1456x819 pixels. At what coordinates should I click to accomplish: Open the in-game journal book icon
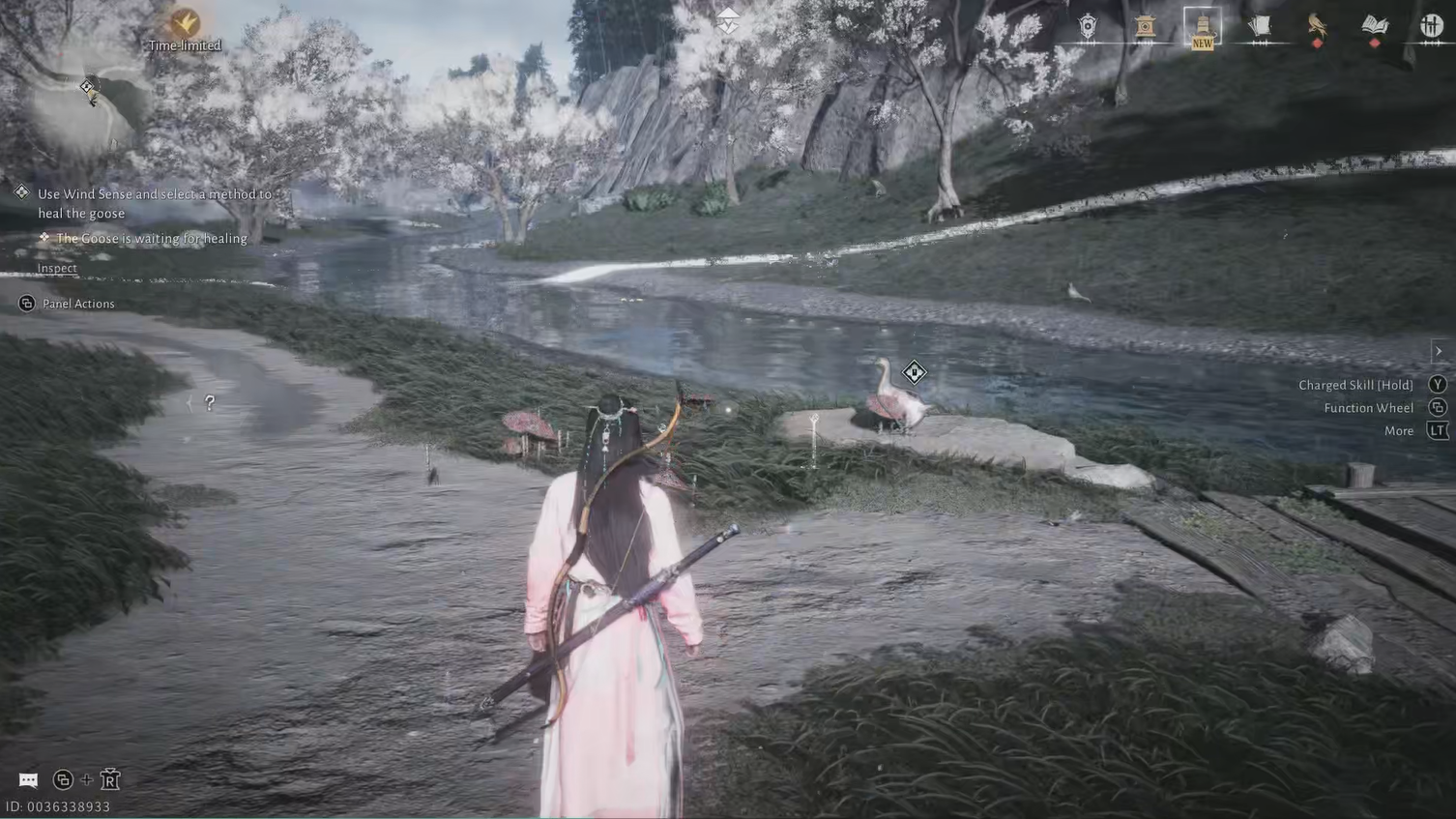[1376, 23]
